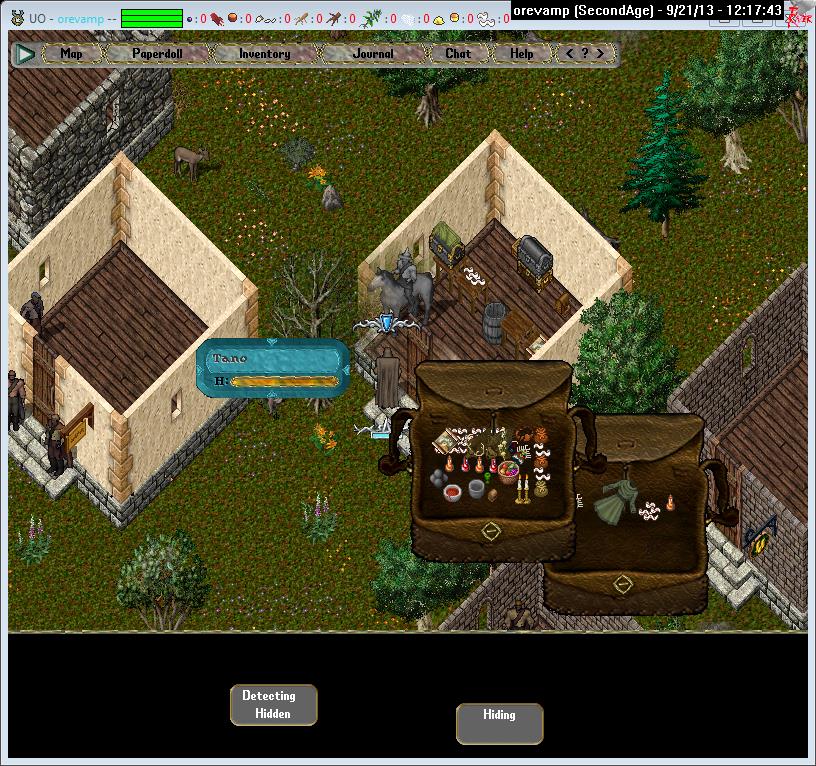
Task: Minimize the left backpack with its diamond button
Action: click(x=491, y=531)
